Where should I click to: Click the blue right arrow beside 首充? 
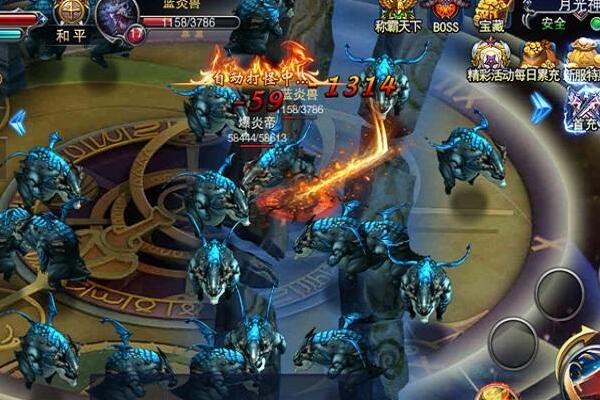coord(541,107)
